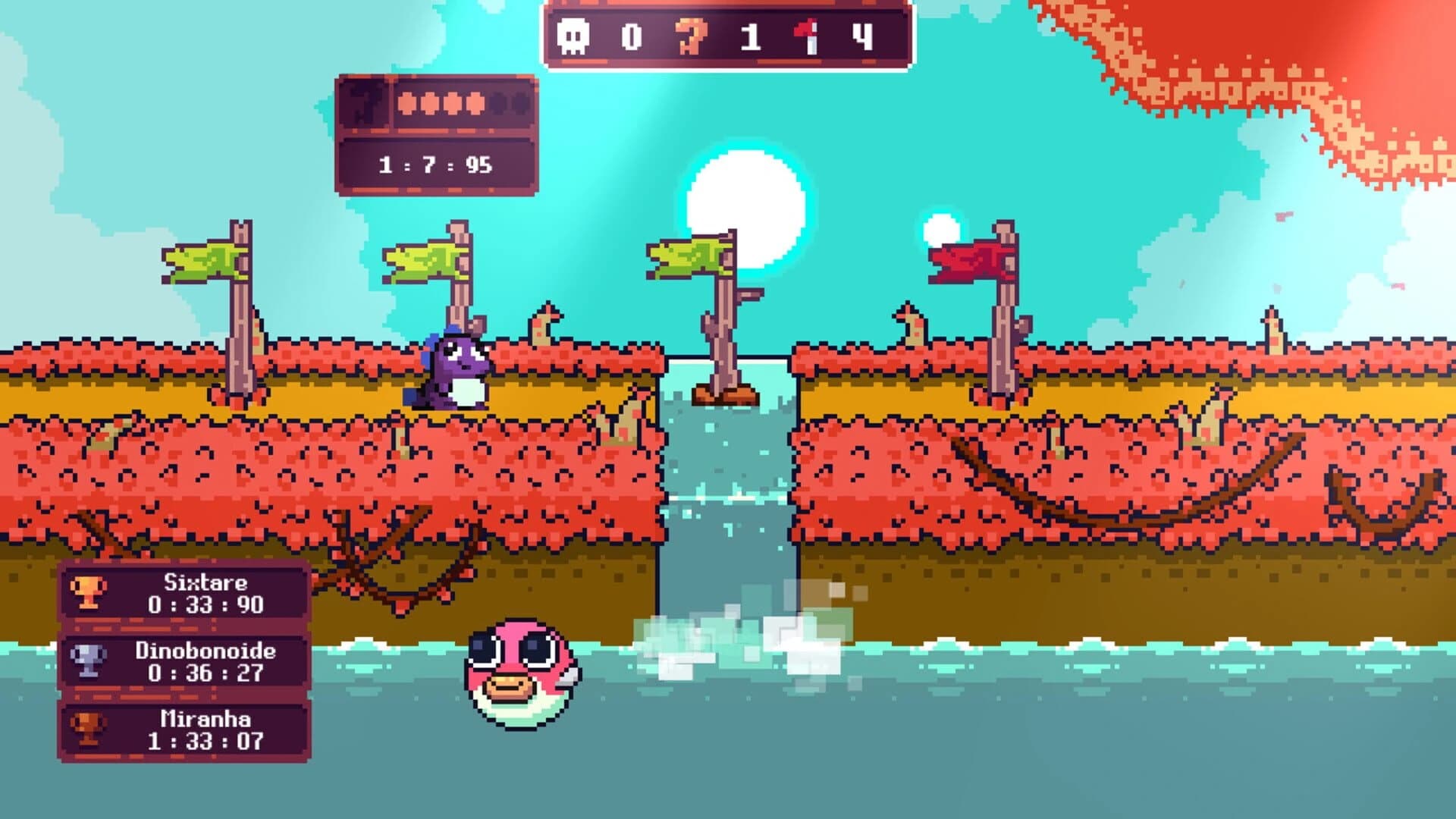Click the gold trophy beside Sixtare
The width and height of the screenshot is (1456, 819).
click(89, 593)
